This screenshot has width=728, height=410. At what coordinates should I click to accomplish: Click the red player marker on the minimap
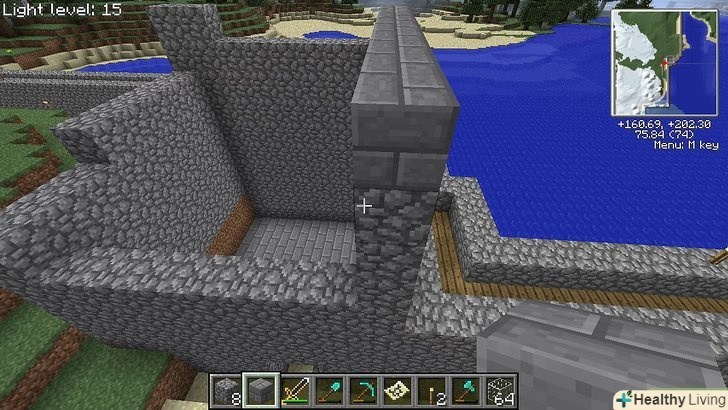664,61
